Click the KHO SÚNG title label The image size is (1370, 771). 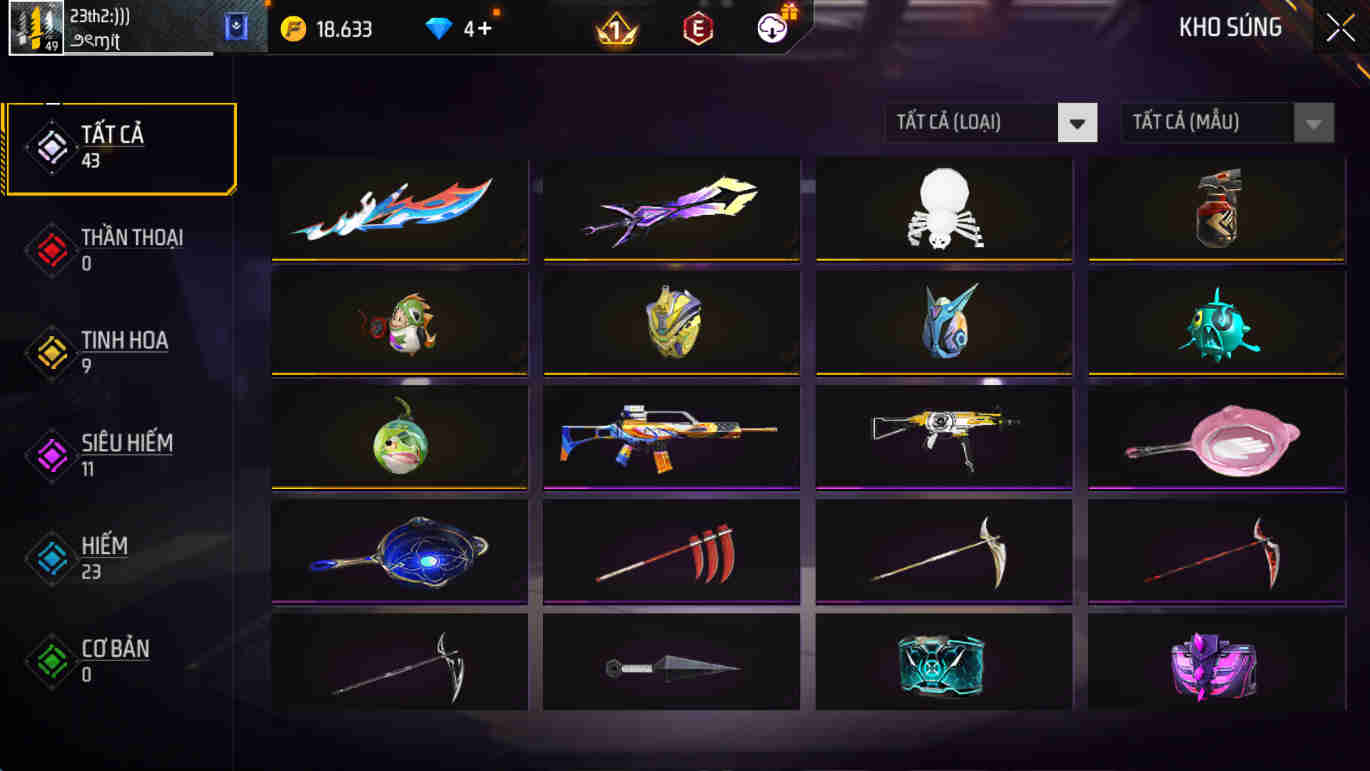pyautogui.click(x=1230, y=27)
